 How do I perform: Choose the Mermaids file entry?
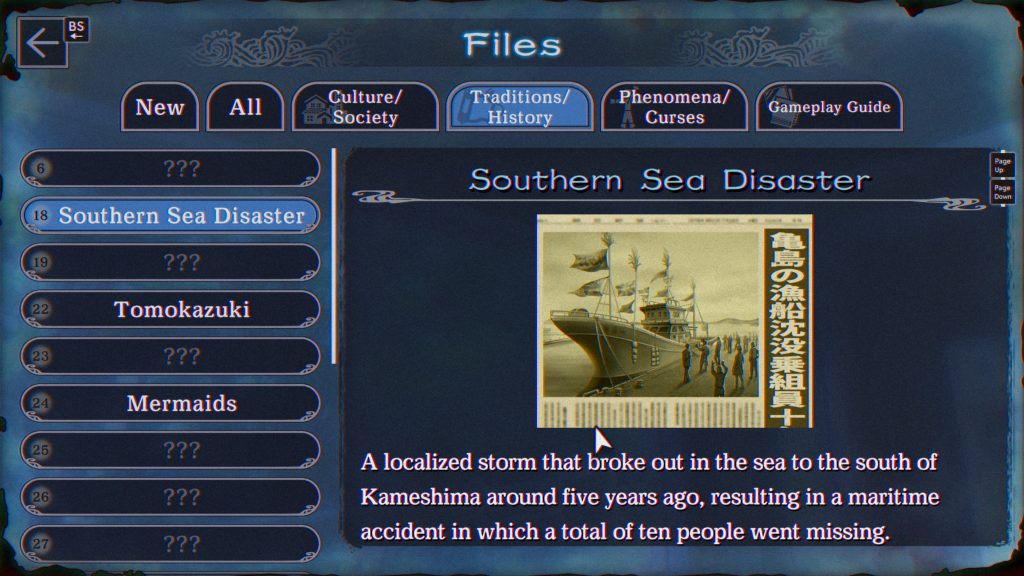point(170,404)
